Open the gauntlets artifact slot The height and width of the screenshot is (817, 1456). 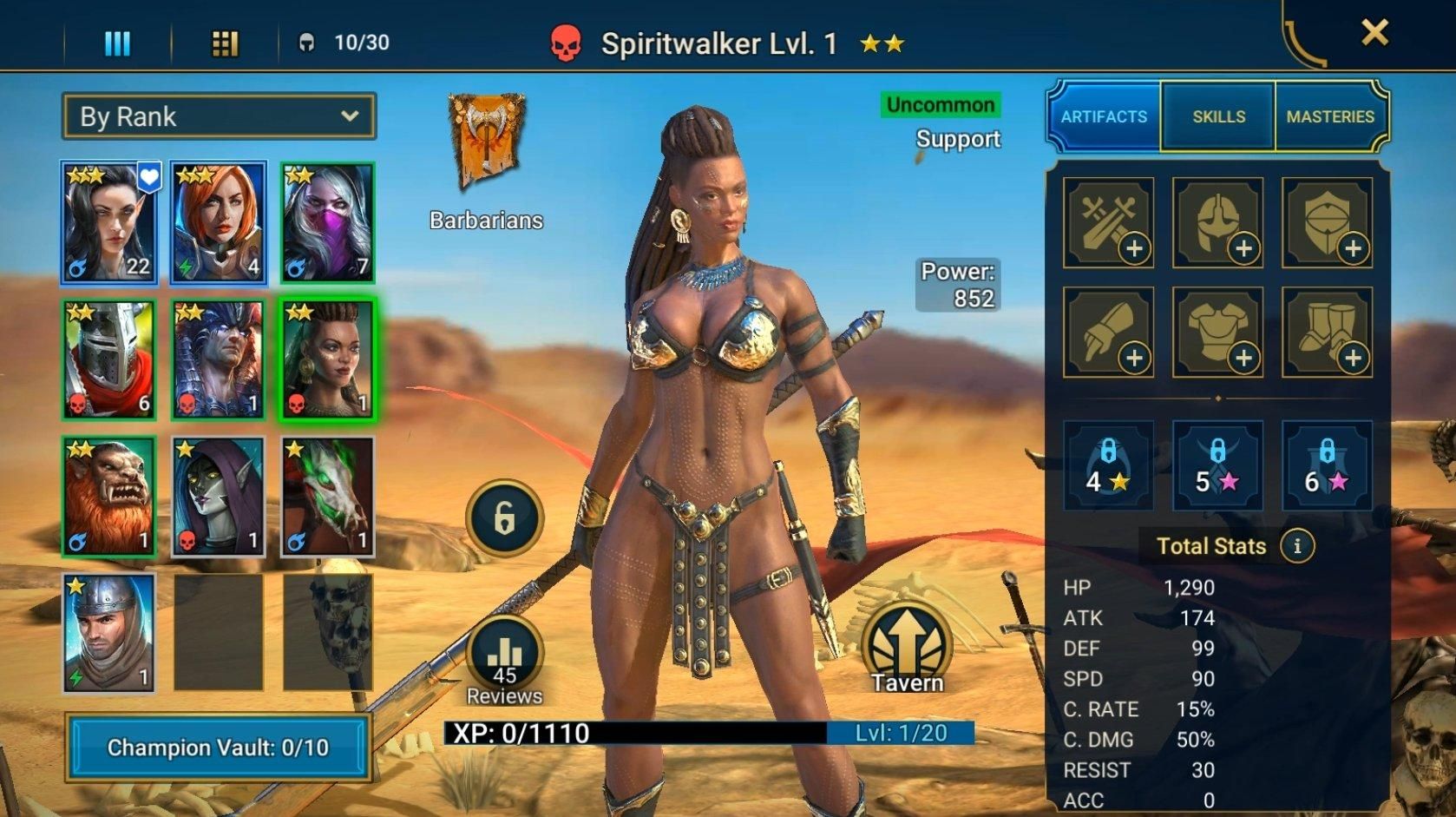1106,332
